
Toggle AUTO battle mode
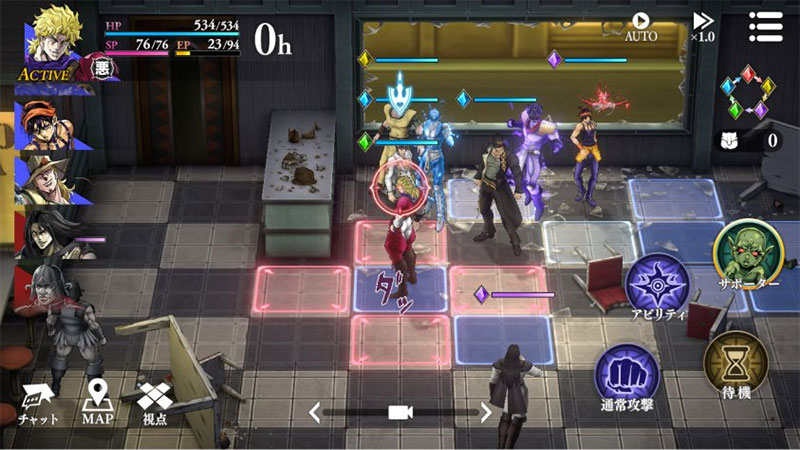(x=641, y=26)
